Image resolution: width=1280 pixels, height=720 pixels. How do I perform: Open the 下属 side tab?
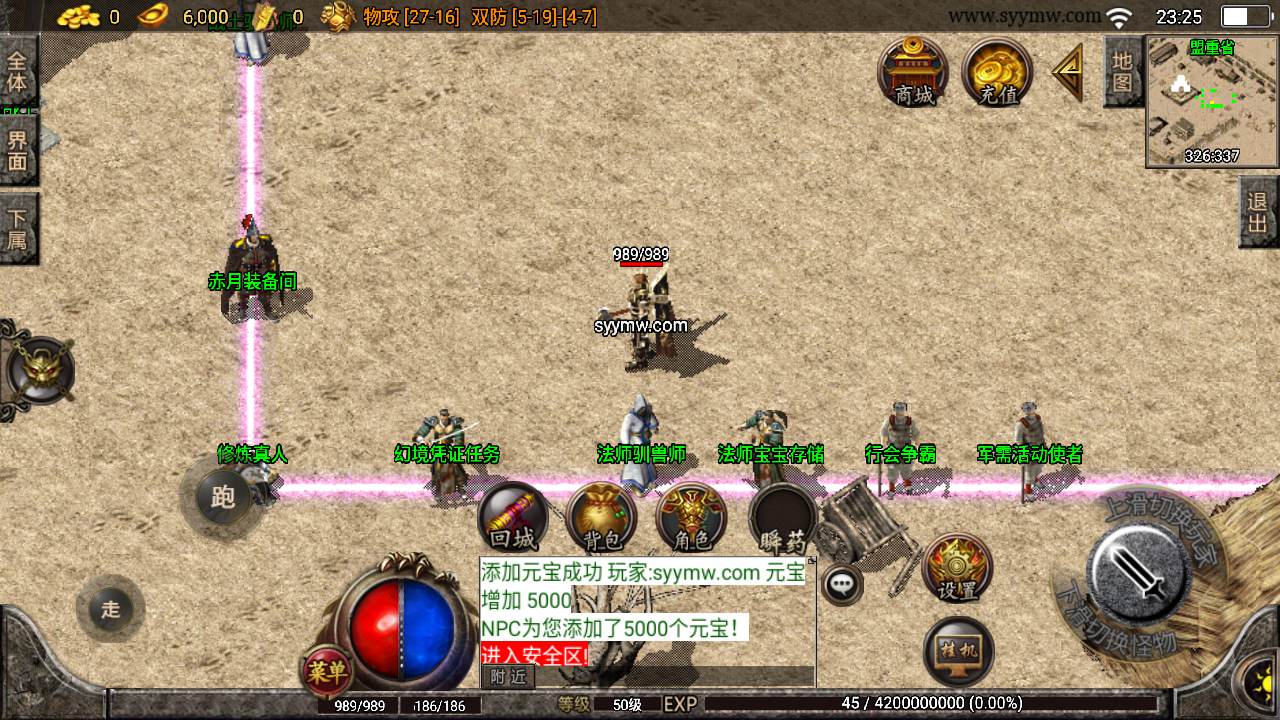(18, 228)
